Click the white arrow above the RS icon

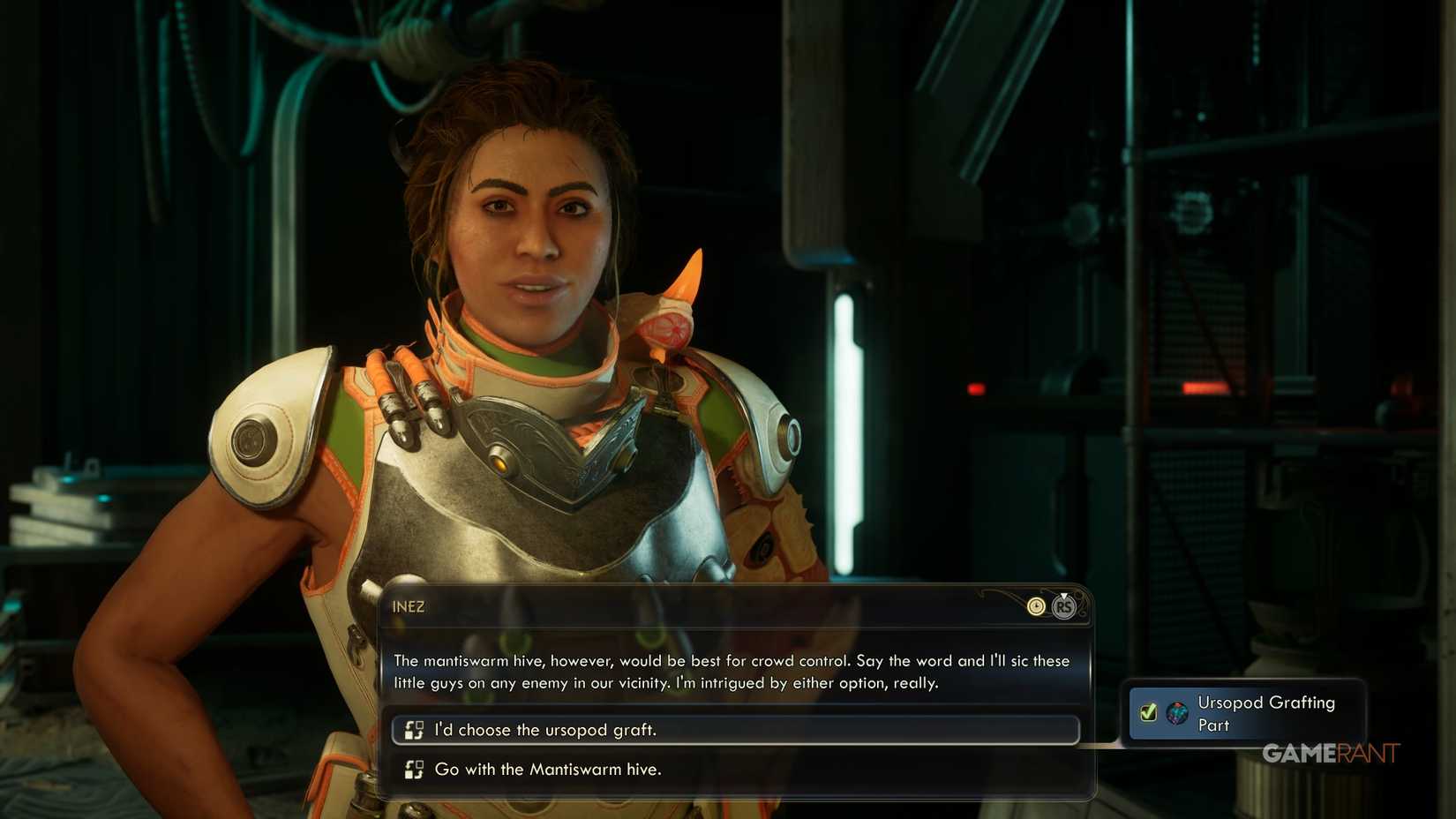(x=1064, y=596)
